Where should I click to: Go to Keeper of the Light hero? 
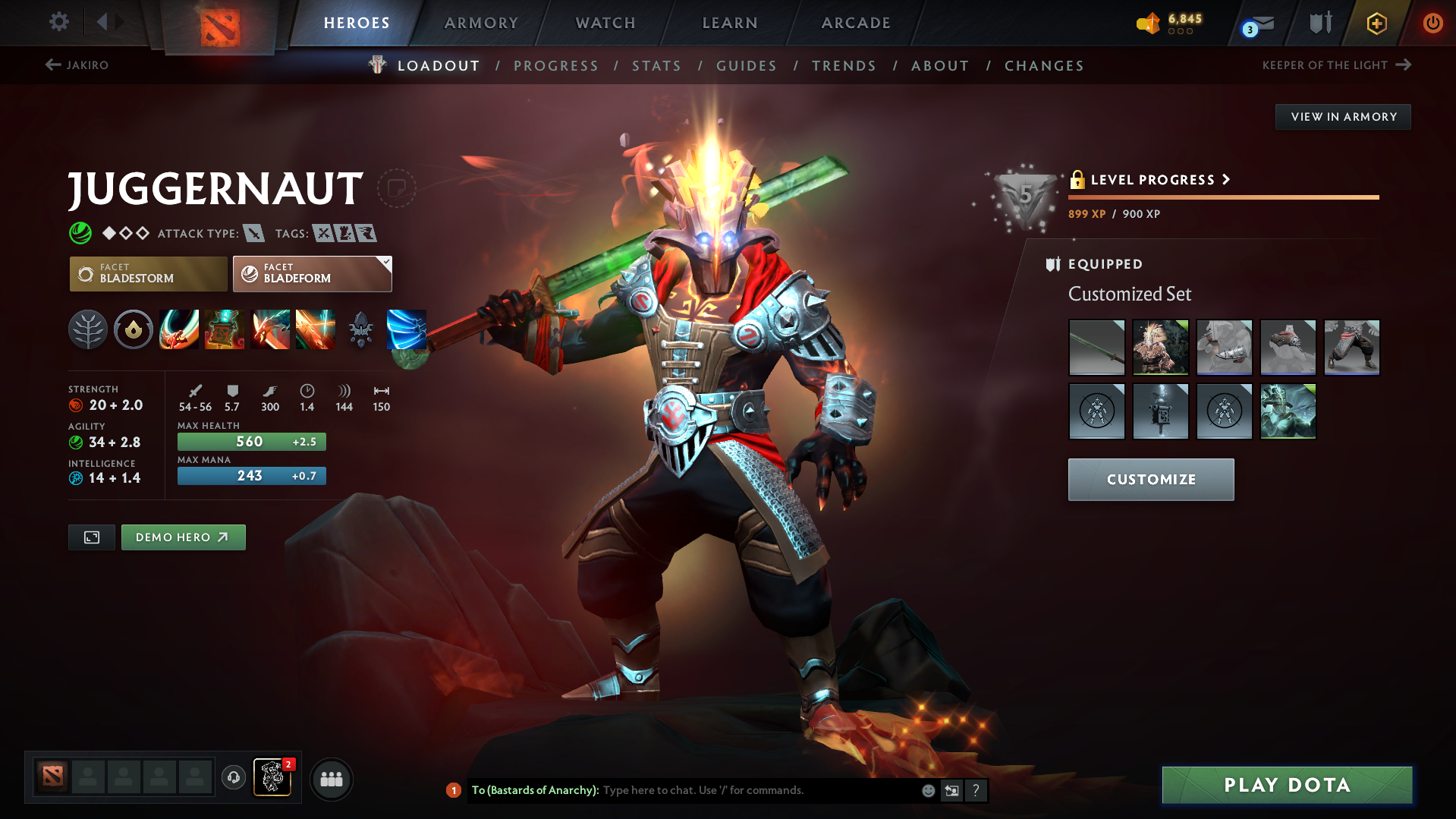pos(1325,65)
